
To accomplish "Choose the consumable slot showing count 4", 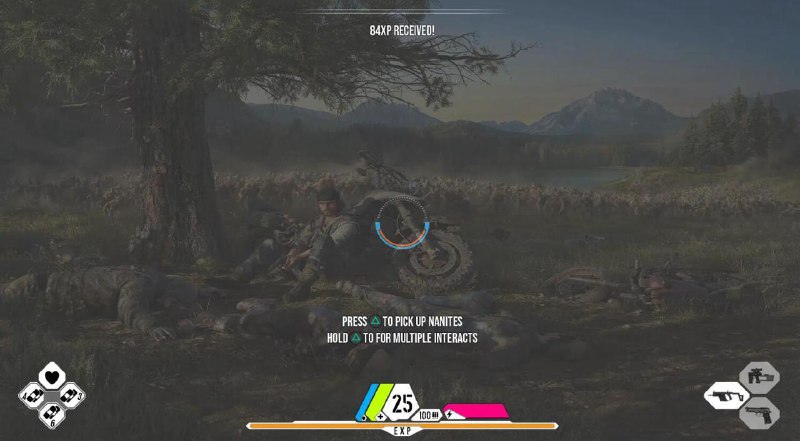I will (31, 395).
